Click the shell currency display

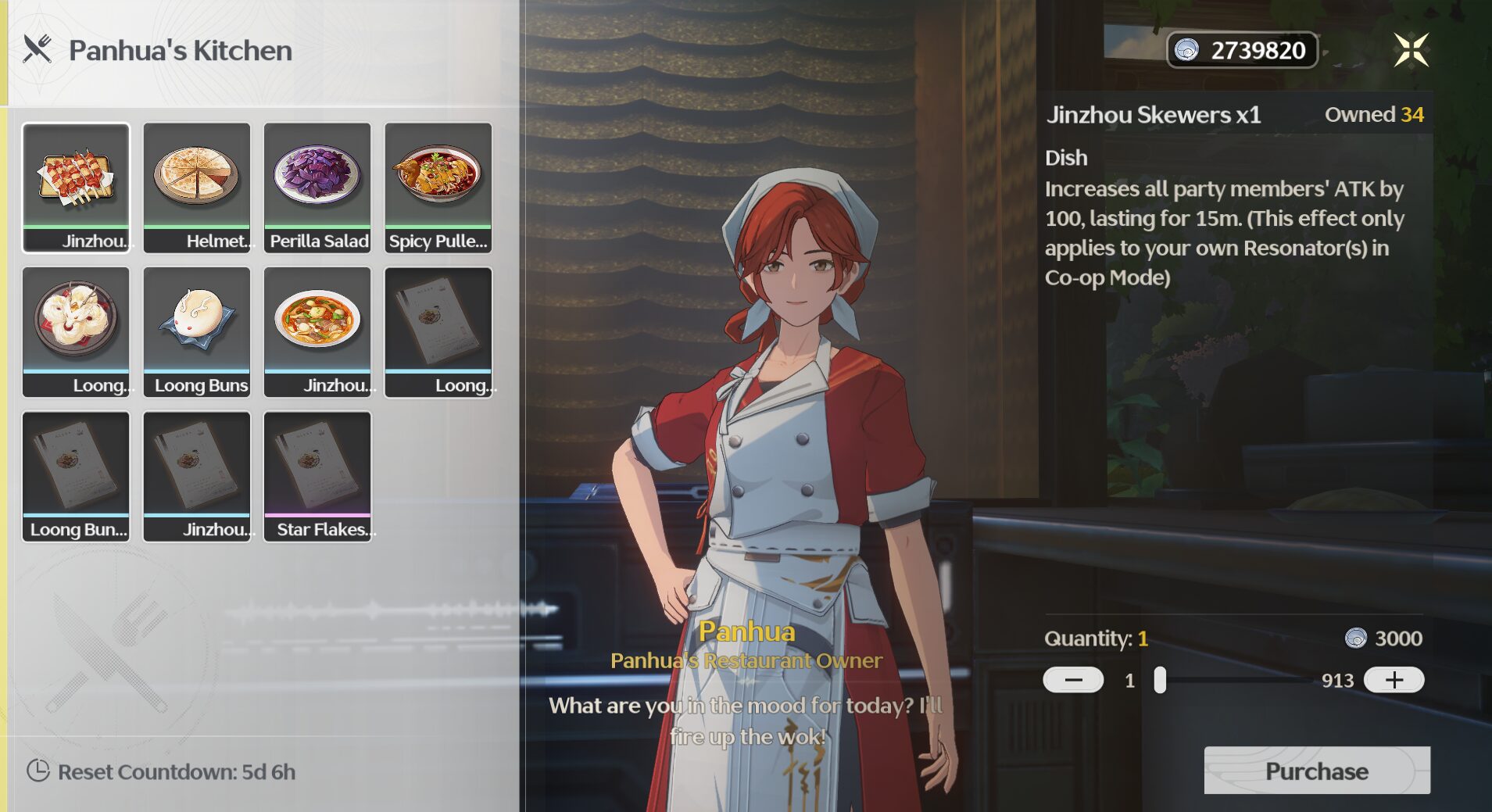click(1241, 49)
